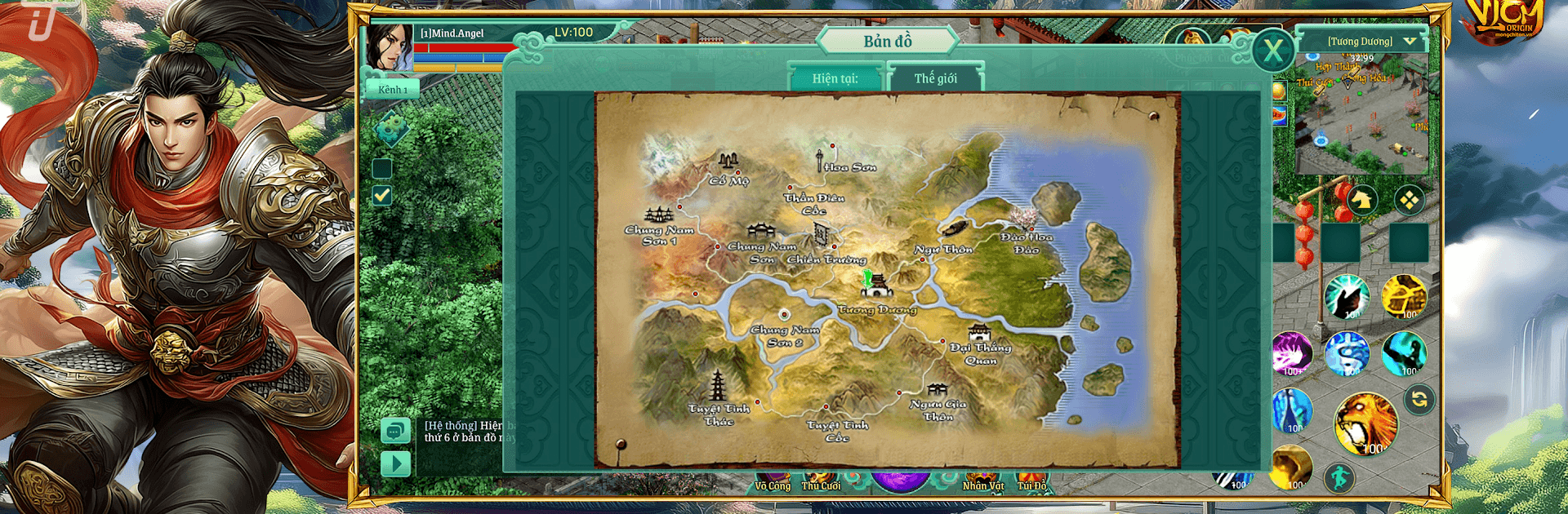Choose Hoa Sơn location on the map
Viewport: 1568px width, 514px height.
820,160
